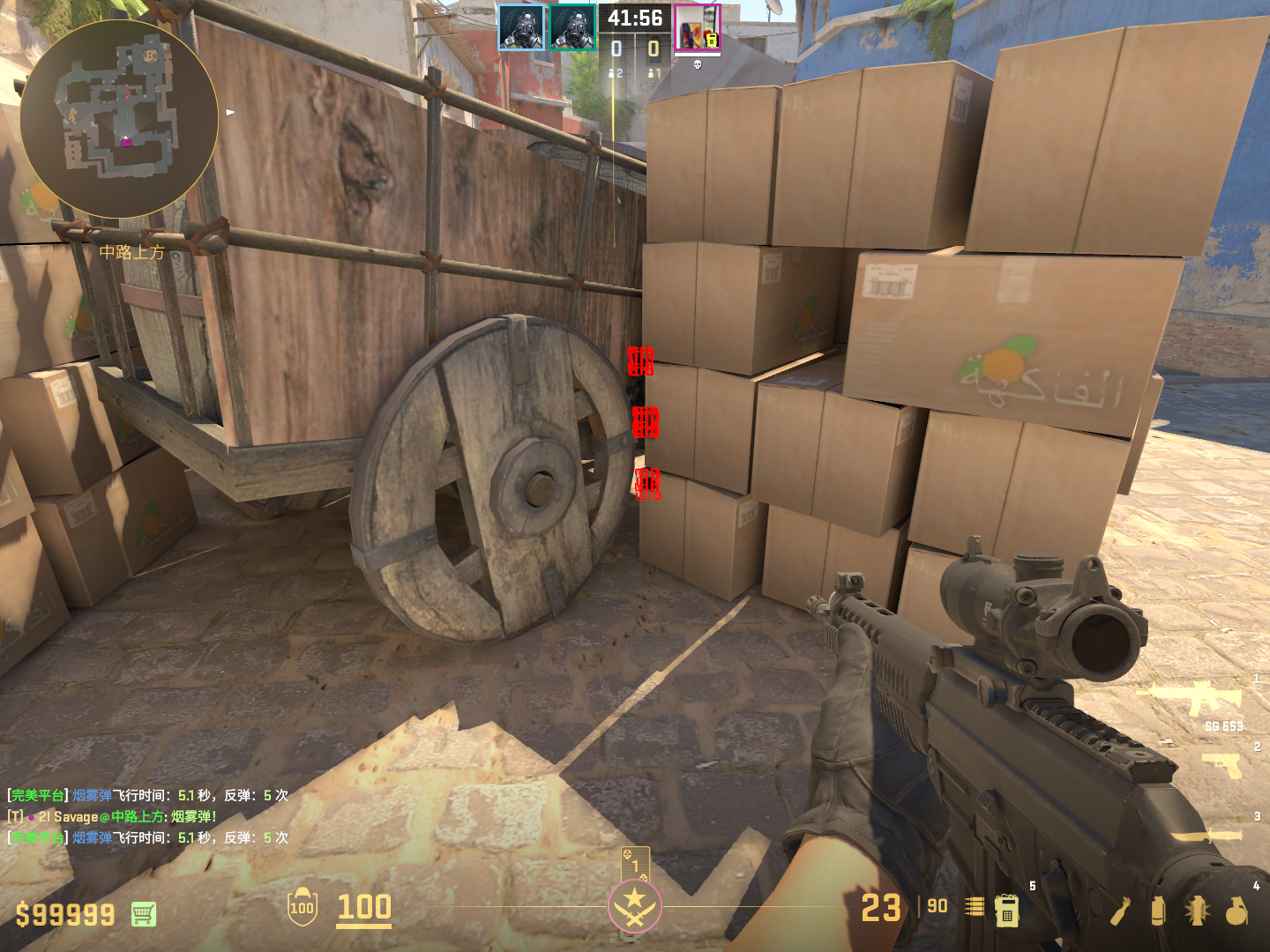Click the green-bordered gas mask avatar
This screenshot has height=952, width=1270.
572,27
